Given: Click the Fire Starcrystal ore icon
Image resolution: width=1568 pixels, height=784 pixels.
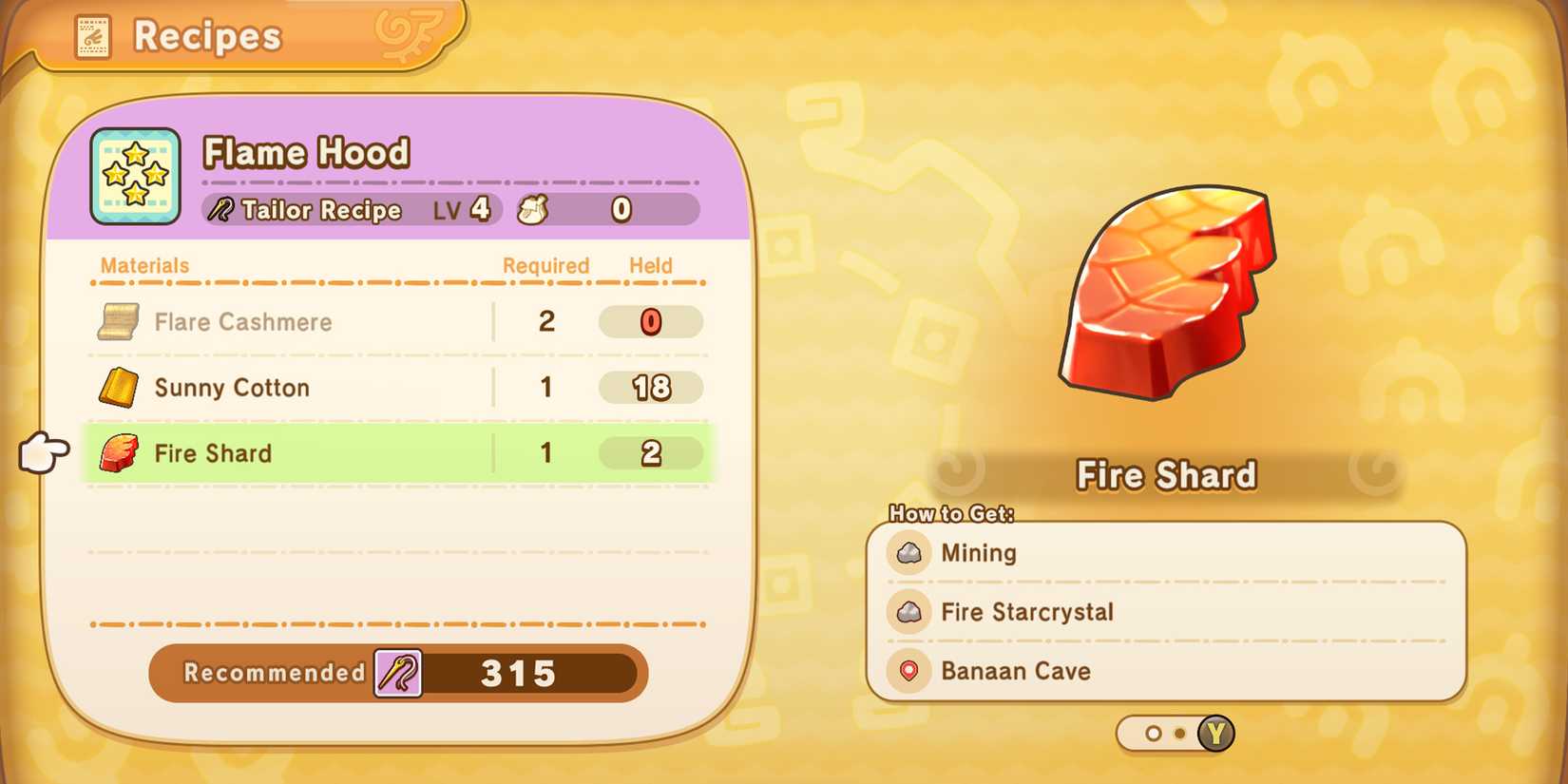Looking at the screenshot, I should pyautogui.click(x=908, y=612).
